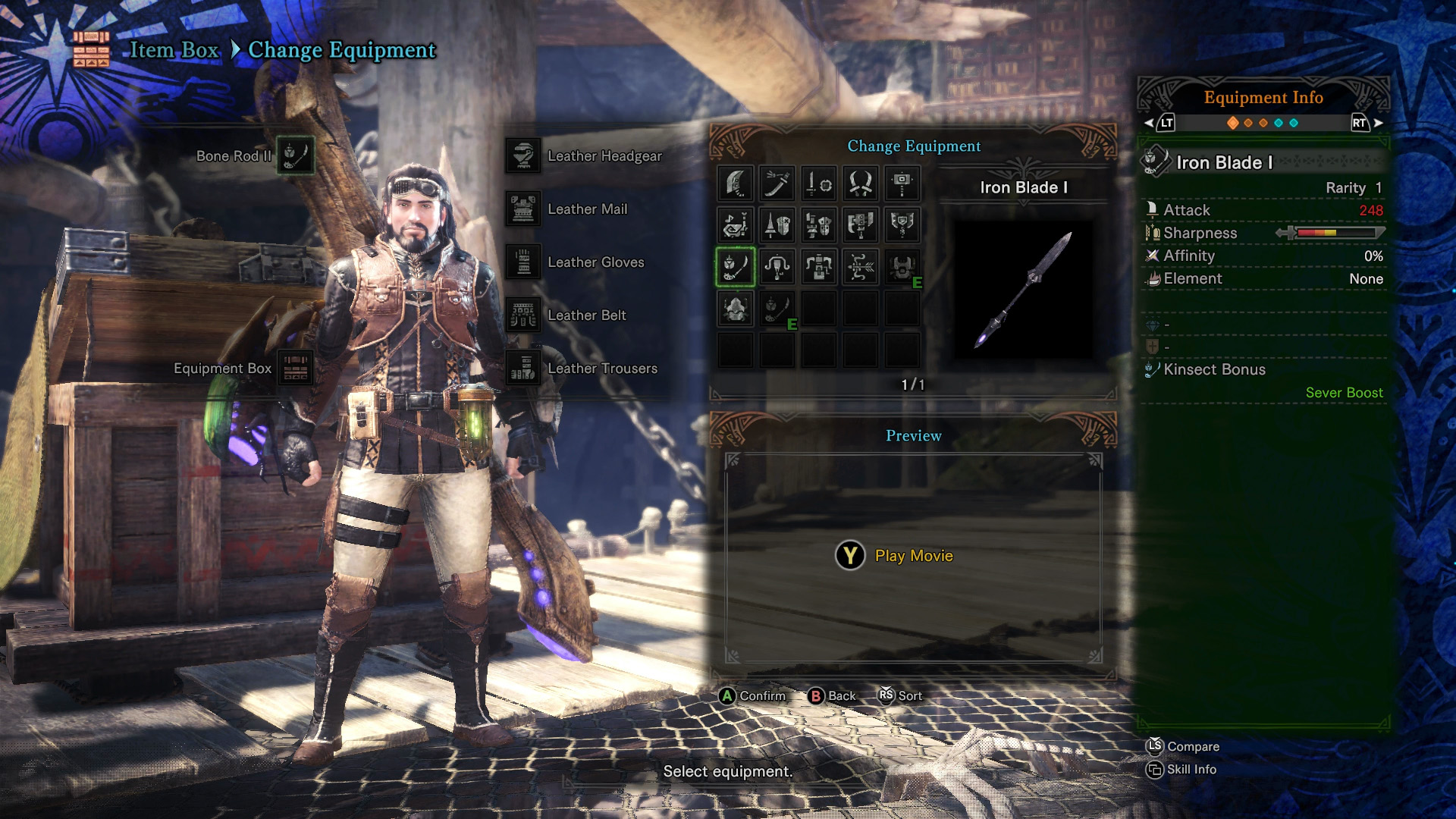The image size is (1456, 819).
Task: Select the Charge Blade weapon icon
Action: click(902, 225)
